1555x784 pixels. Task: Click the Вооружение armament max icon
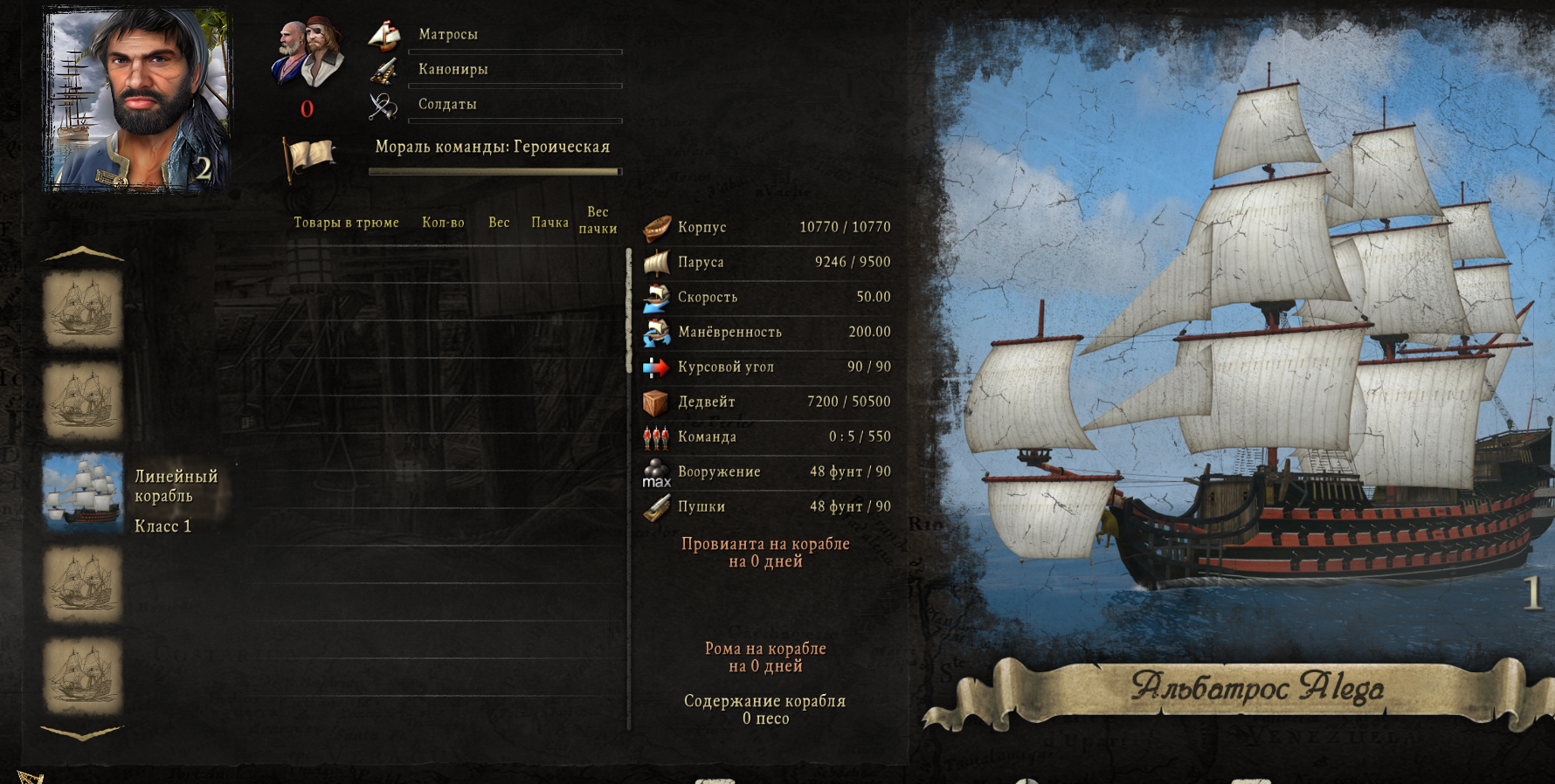(656, 472)
